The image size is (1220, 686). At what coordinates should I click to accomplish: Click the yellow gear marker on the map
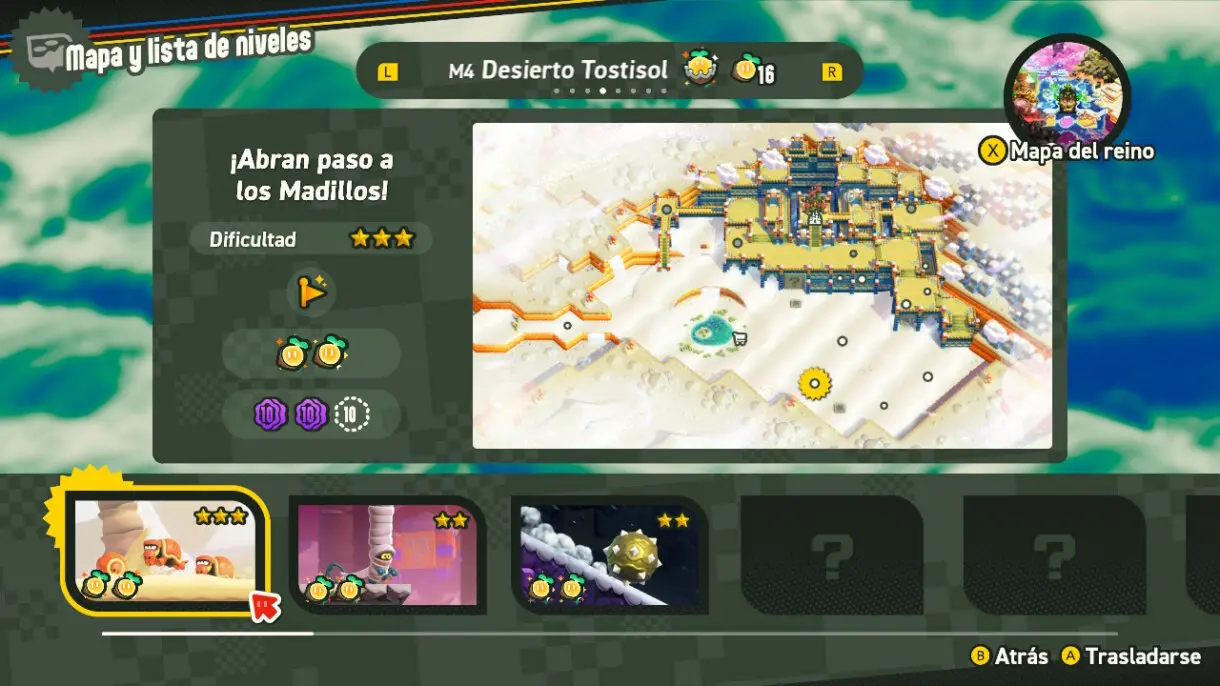point(815,383)
